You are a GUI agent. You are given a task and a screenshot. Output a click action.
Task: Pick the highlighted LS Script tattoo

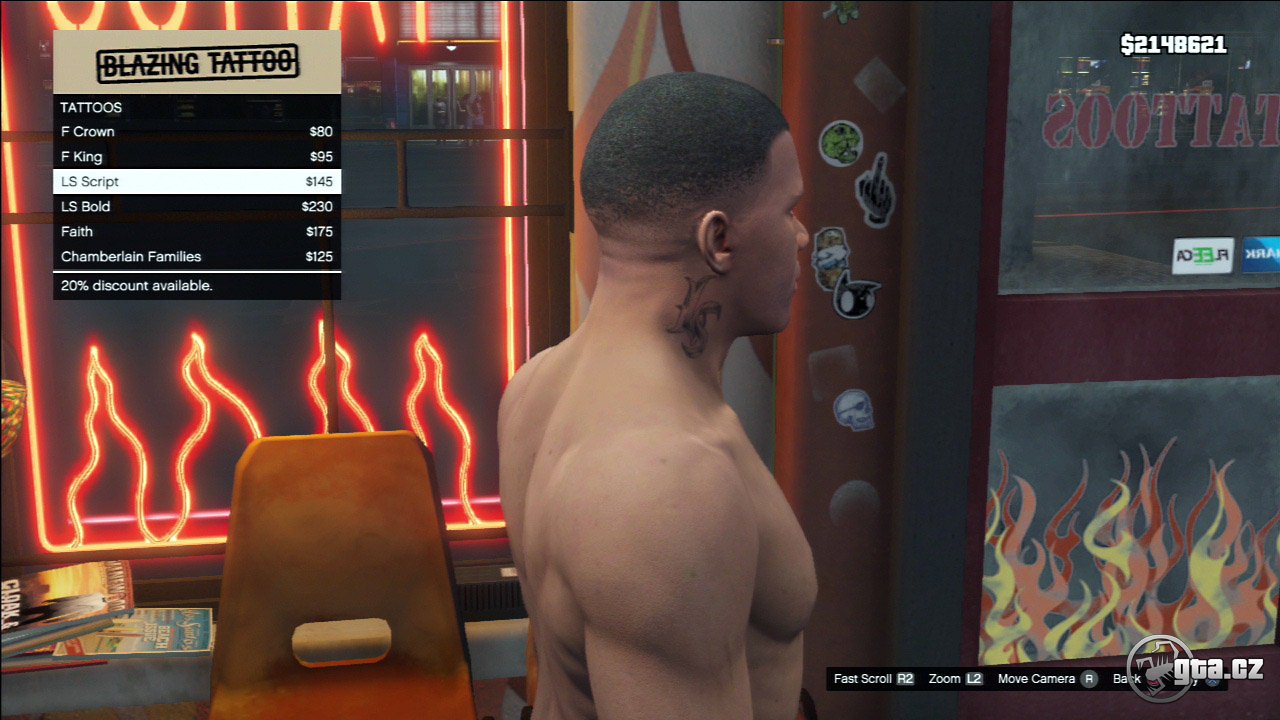coord(196,182)
